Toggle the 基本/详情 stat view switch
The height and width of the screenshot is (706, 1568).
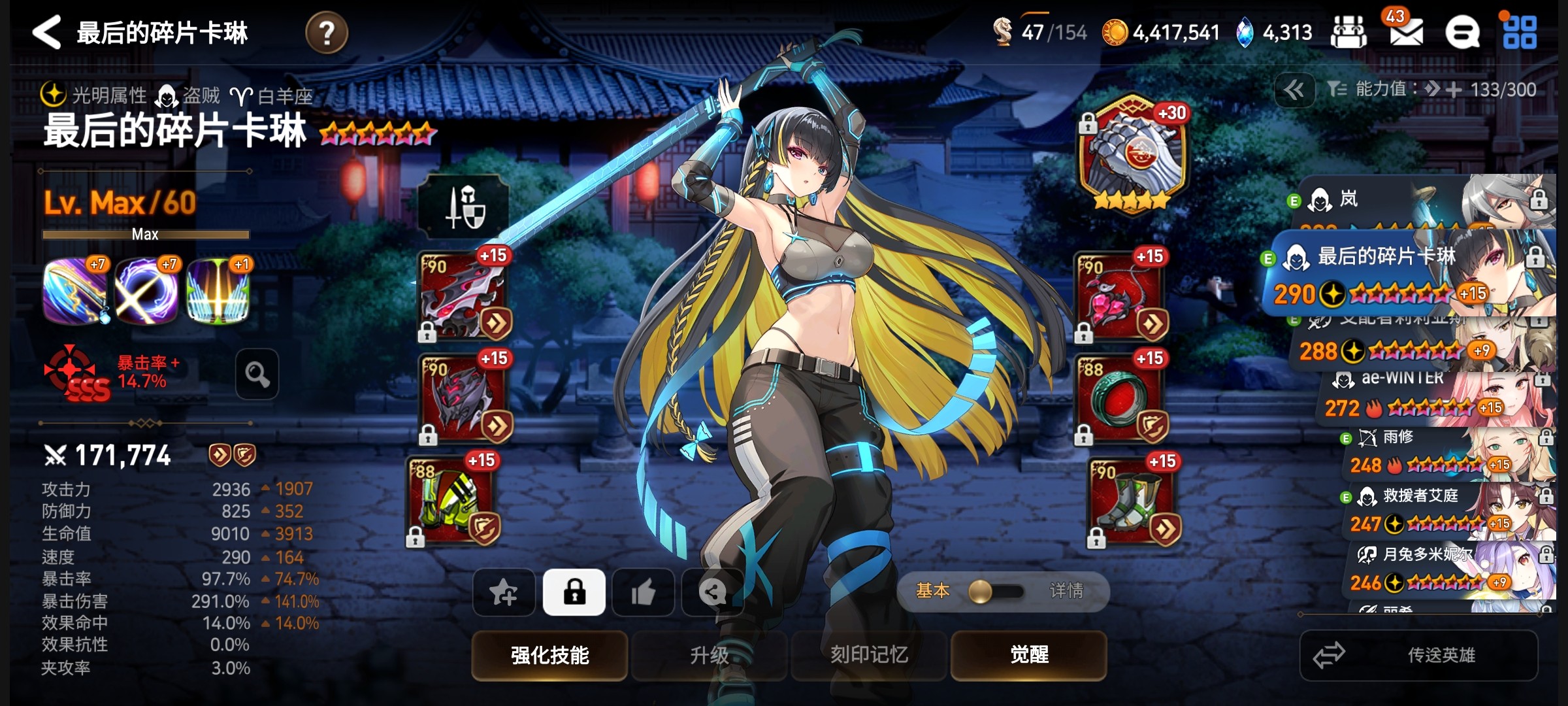click(998, 592)
